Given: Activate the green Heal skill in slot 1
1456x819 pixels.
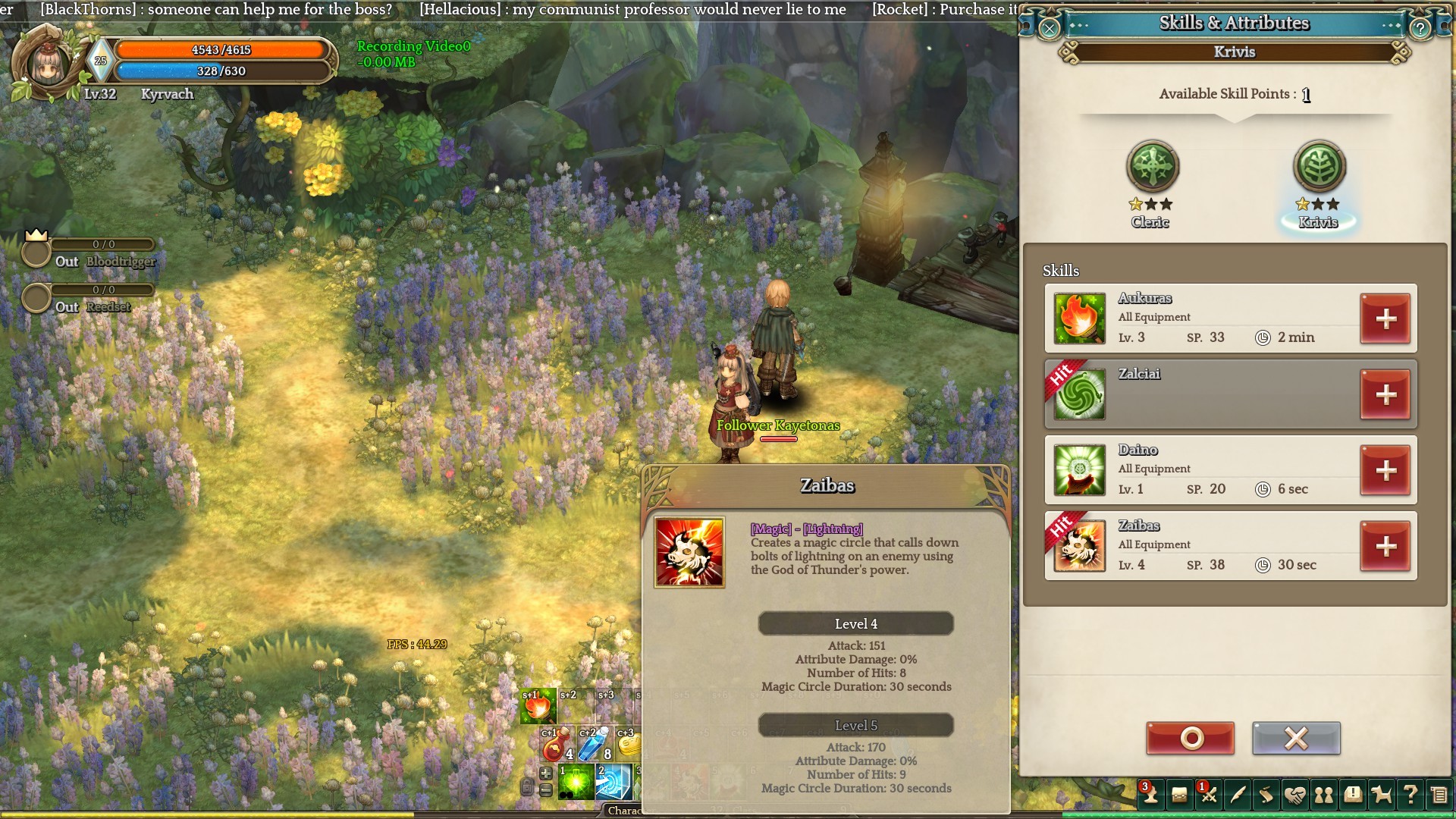Looking at the screenshot, I should tap(576, 783).
